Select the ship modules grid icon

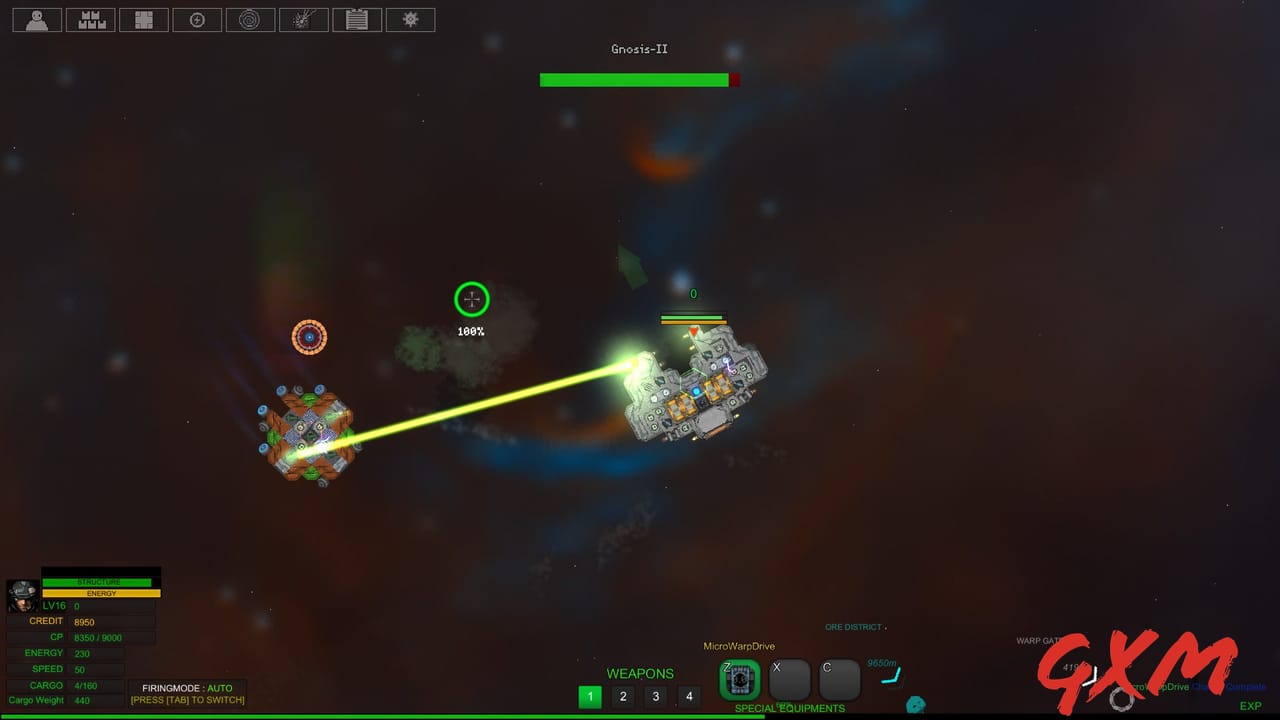[144, 19]
